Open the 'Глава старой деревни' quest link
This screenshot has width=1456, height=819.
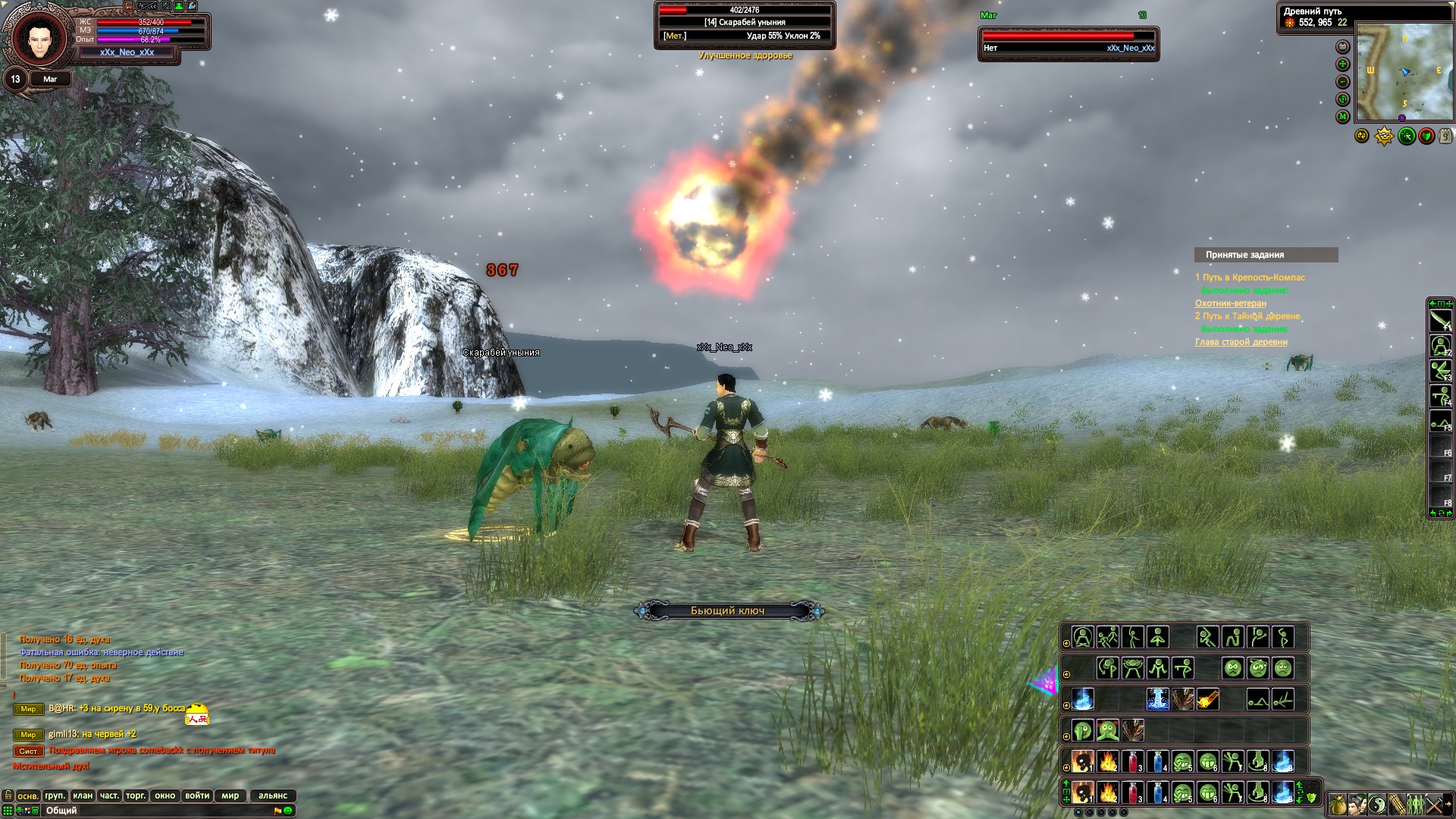1241,342
